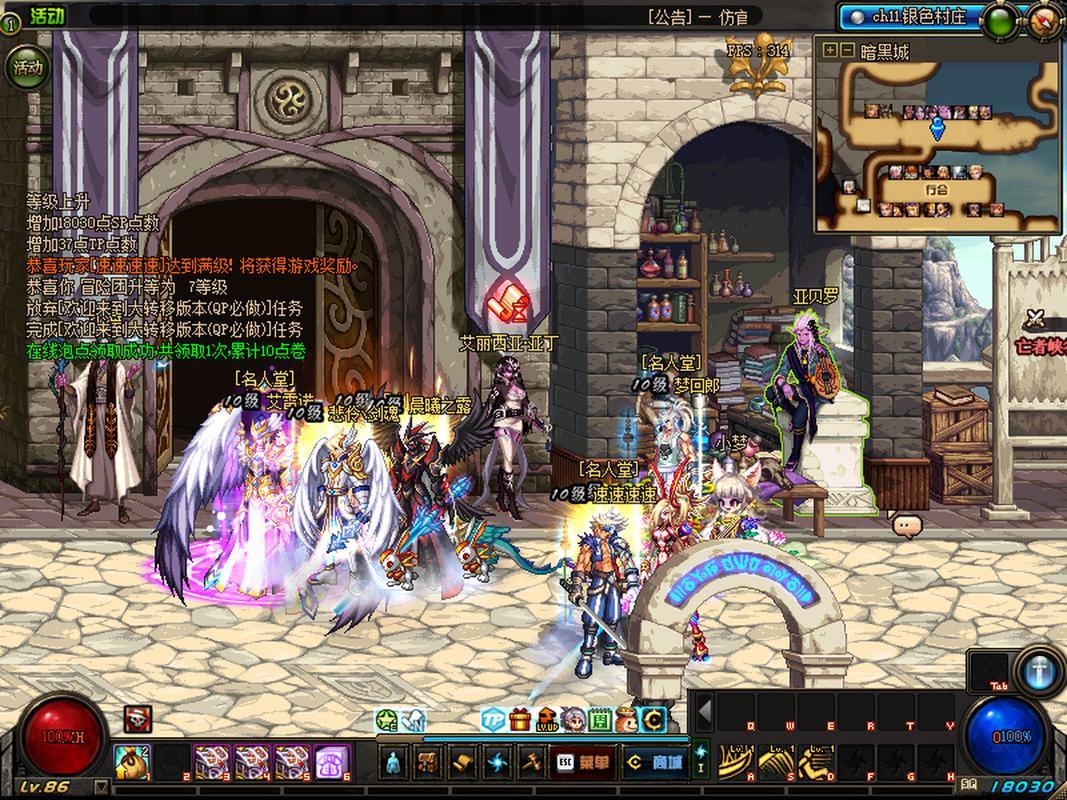Use the purple item in quick slot 6
The width and height of the screenshot is (1067, 800).
coord(332,762)
